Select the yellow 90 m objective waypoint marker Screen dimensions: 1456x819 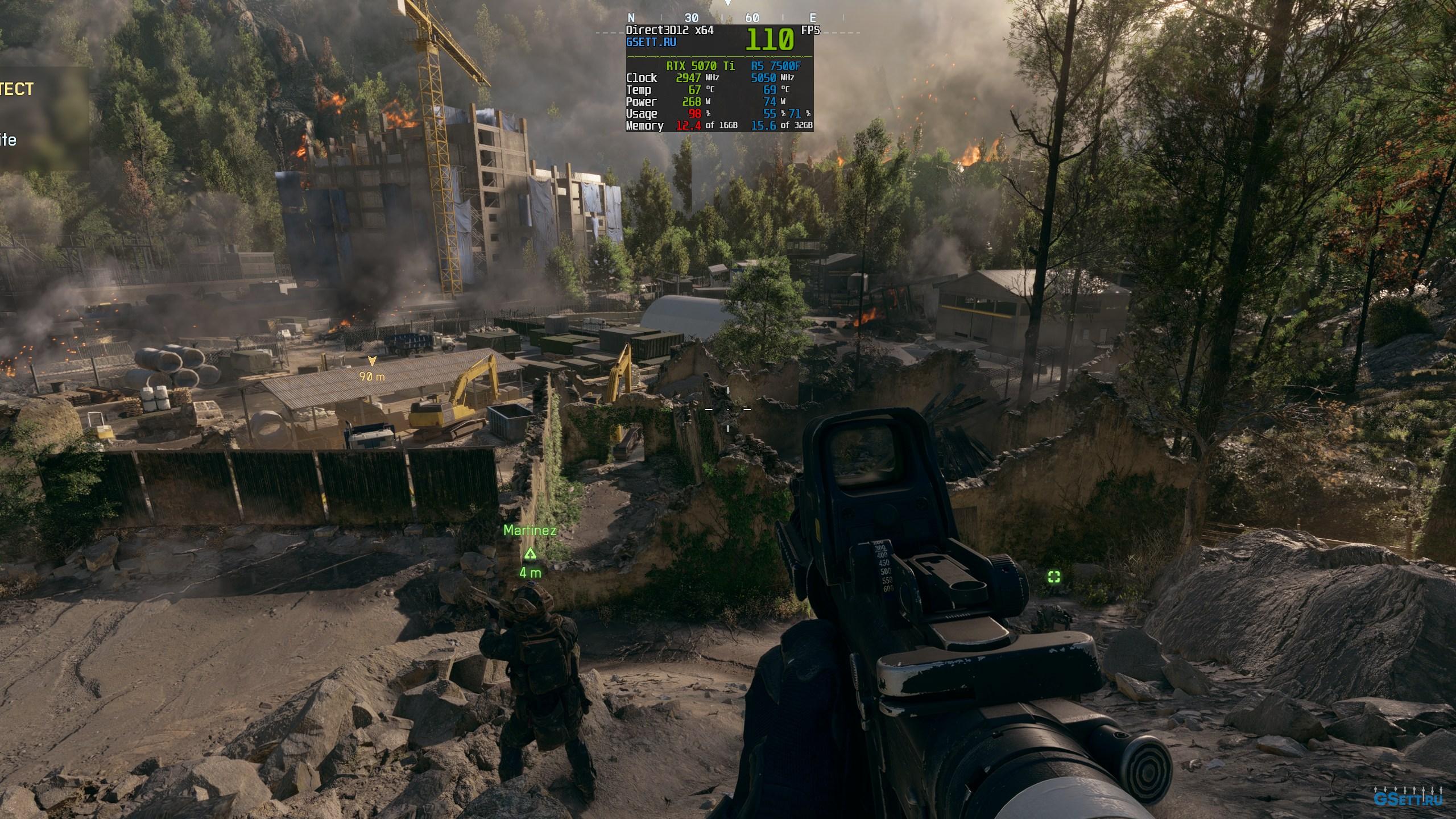[372, 361]
